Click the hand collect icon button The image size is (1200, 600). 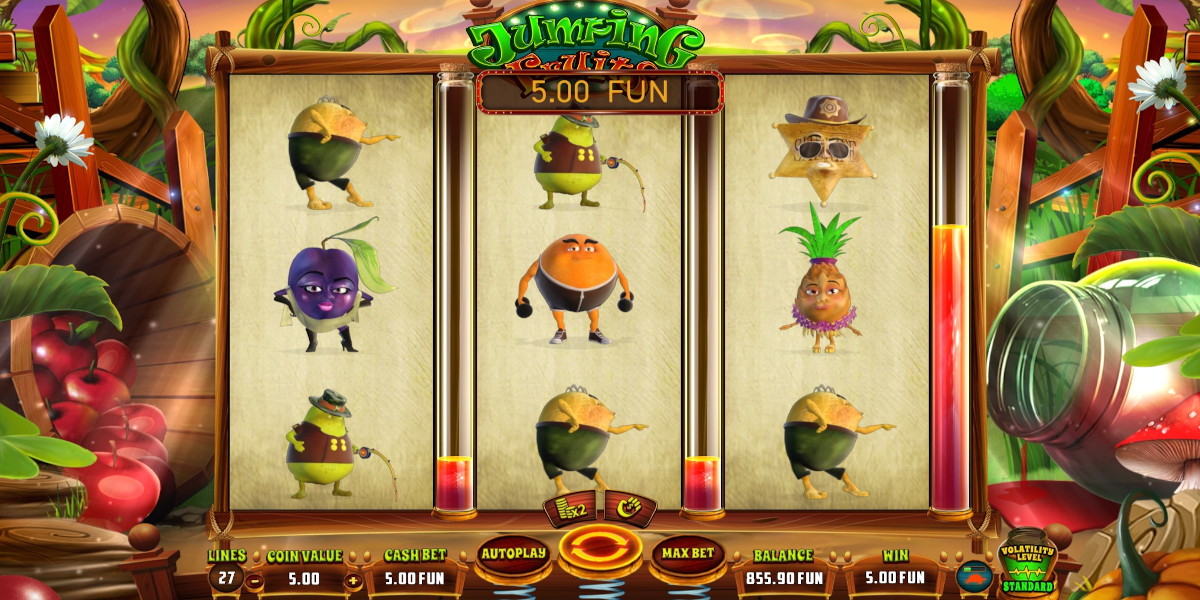click(x=629, y=508)
